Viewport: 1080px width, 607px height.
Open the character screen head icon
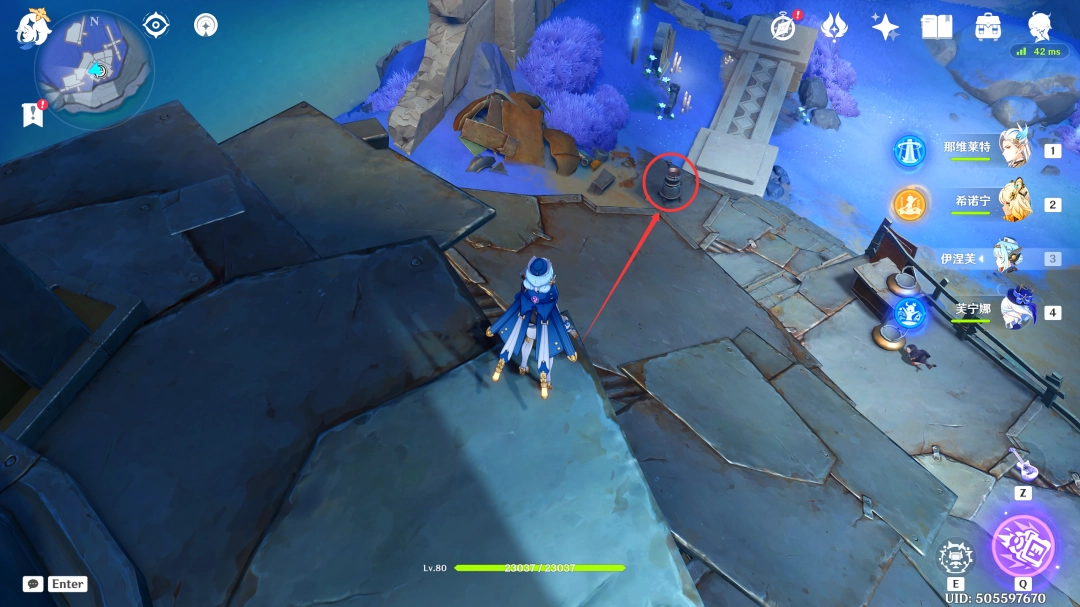[1039, 26]
